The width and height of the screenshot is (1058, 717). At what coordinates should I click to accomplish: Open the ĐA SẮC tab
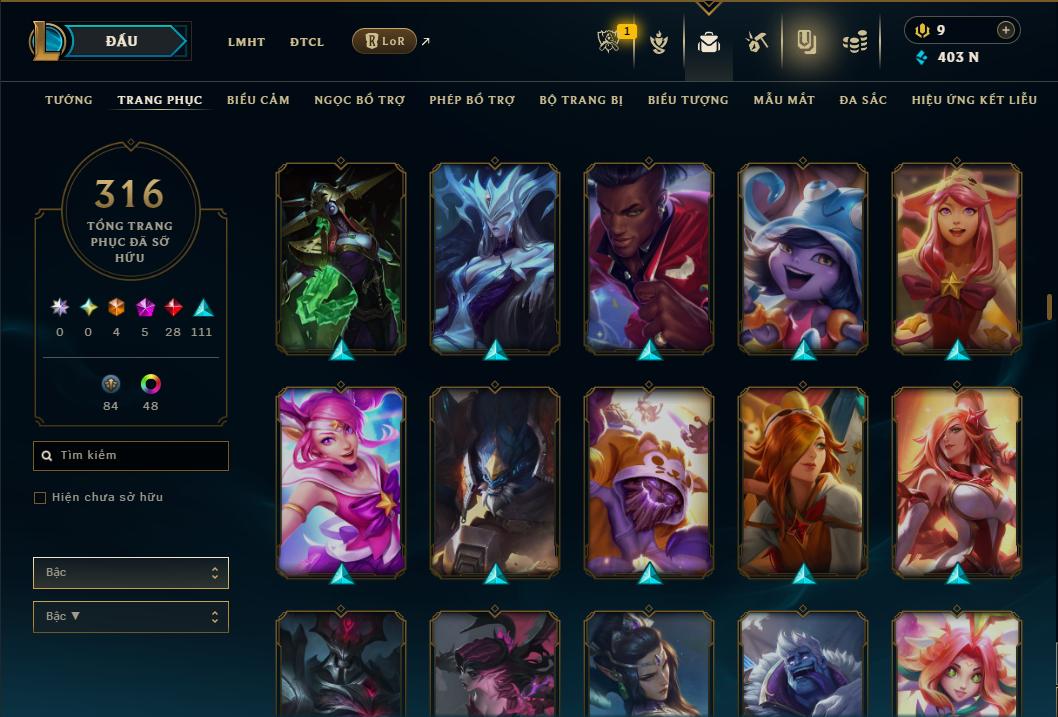pyautogui.click(x=863, y=100)
